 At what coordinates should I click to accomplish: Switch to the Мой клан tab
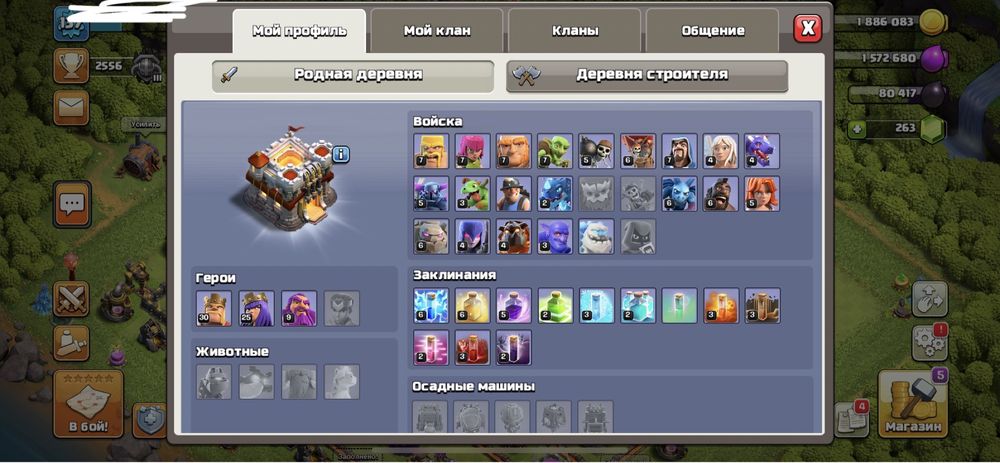437,31
